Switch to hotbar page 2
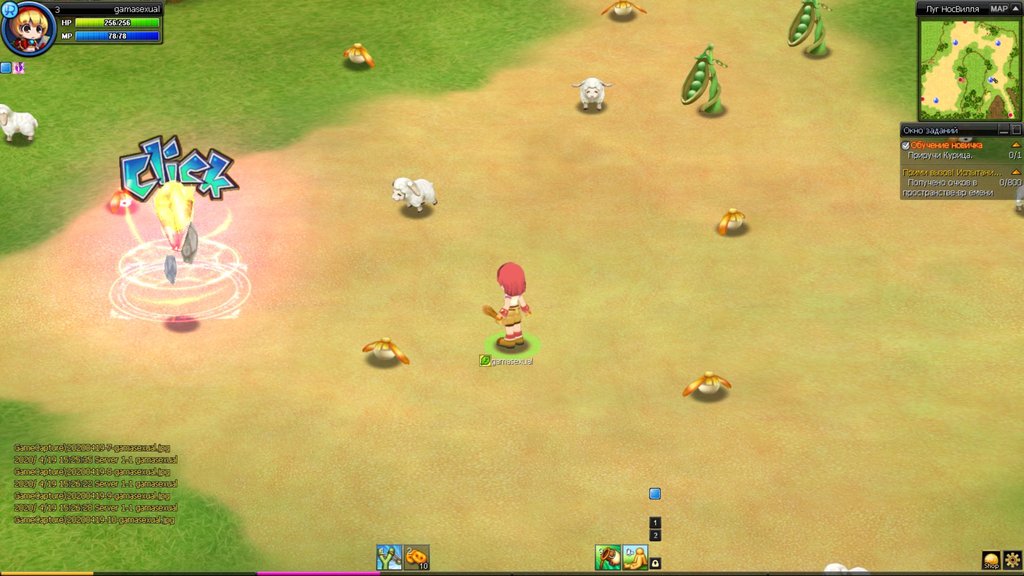1024x576 pixels. [x=655, y=536]
